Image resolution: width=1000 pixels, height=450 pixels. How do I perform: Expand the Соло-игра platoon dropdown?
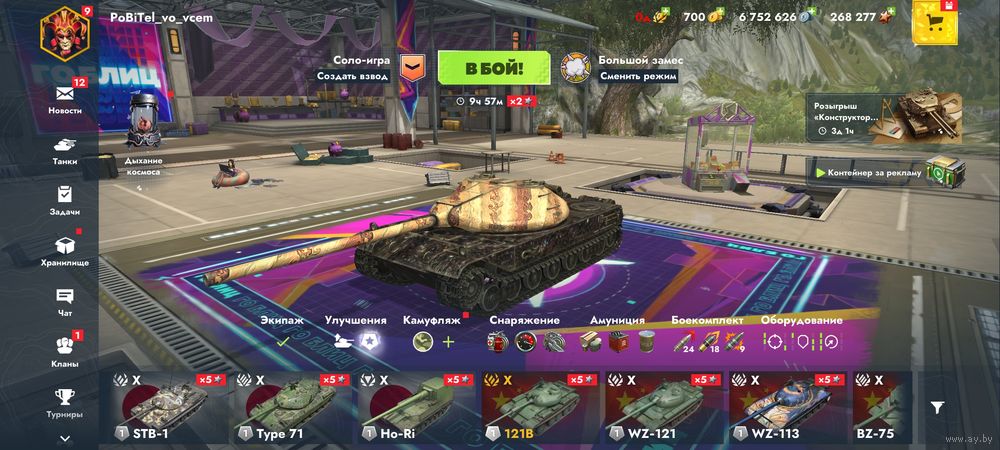[x=412, y=68]
